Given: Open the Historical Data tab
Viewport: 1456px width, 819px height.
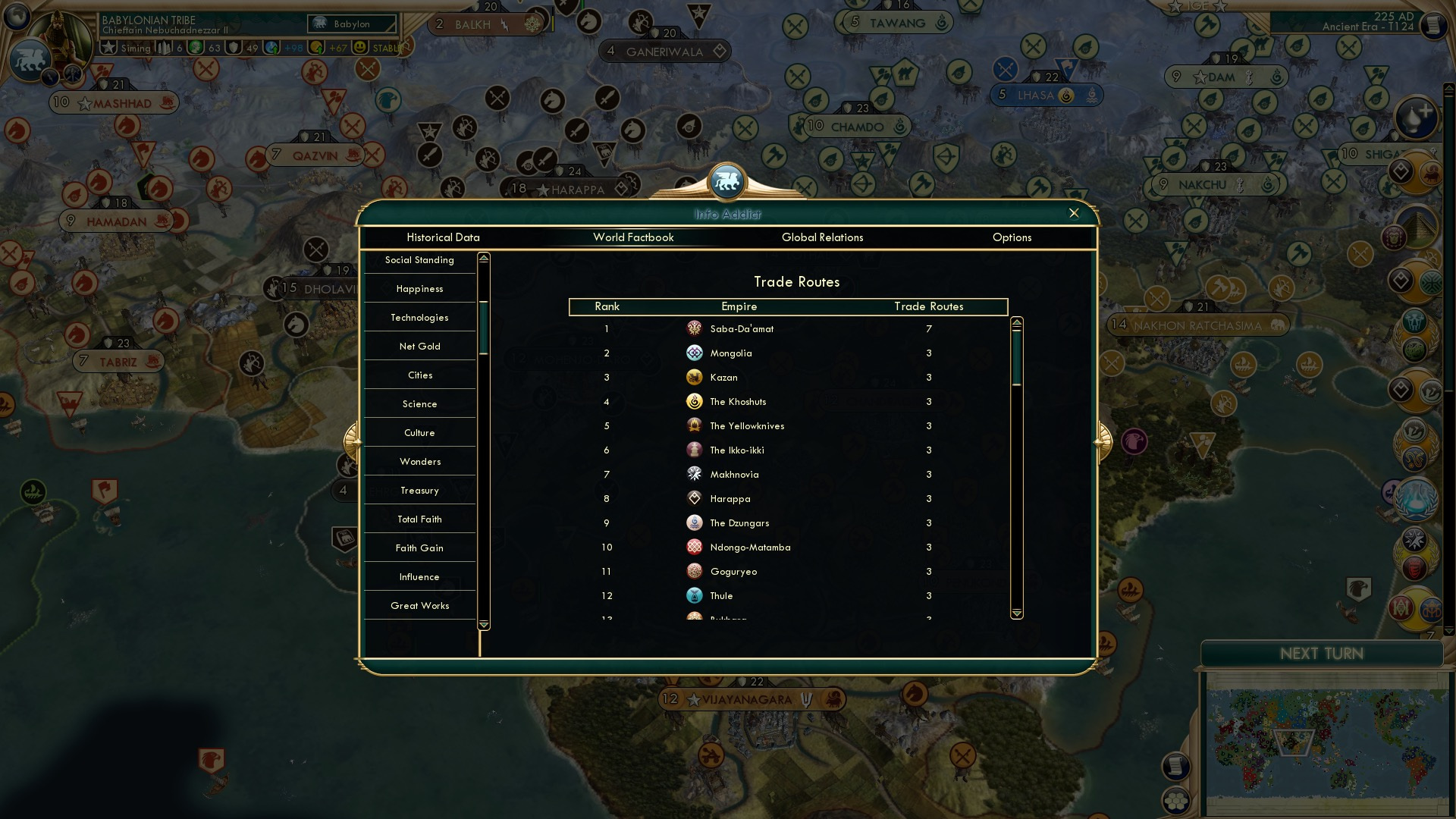Looking at the screenshot, I should click(x=443, y=237).
